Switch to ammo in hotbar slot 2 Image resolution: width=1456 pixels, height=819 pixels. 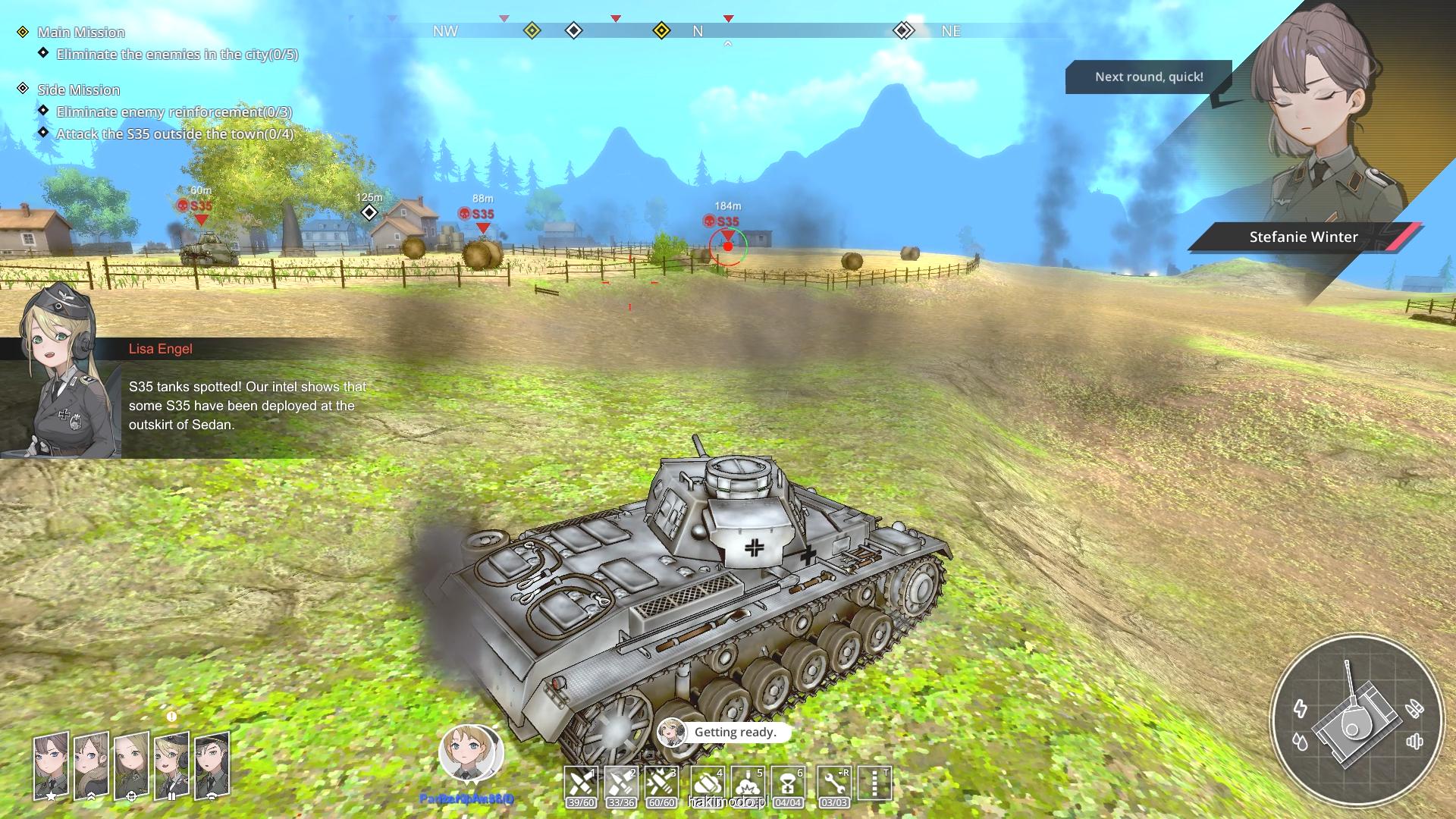[x=621, y=784]
